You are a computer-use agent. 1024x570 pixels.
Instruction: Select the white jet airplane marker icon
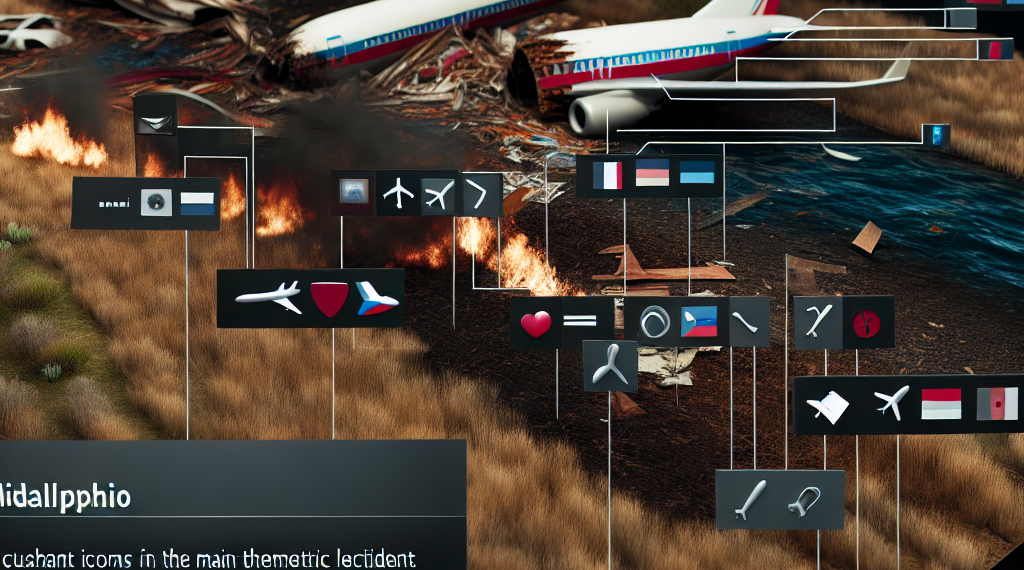coord(267,297)
